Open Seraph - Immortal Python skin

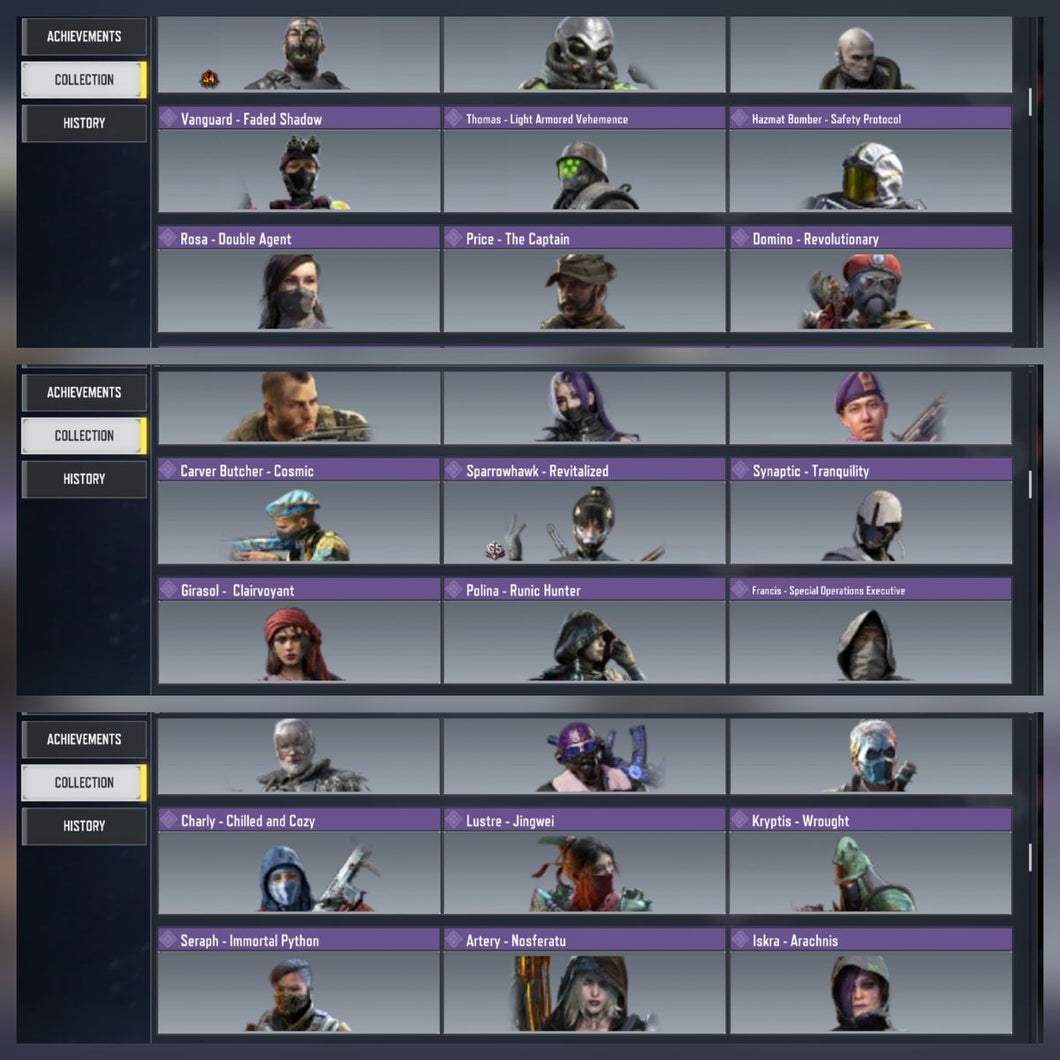pyautogui.click(x=298, y=991)
